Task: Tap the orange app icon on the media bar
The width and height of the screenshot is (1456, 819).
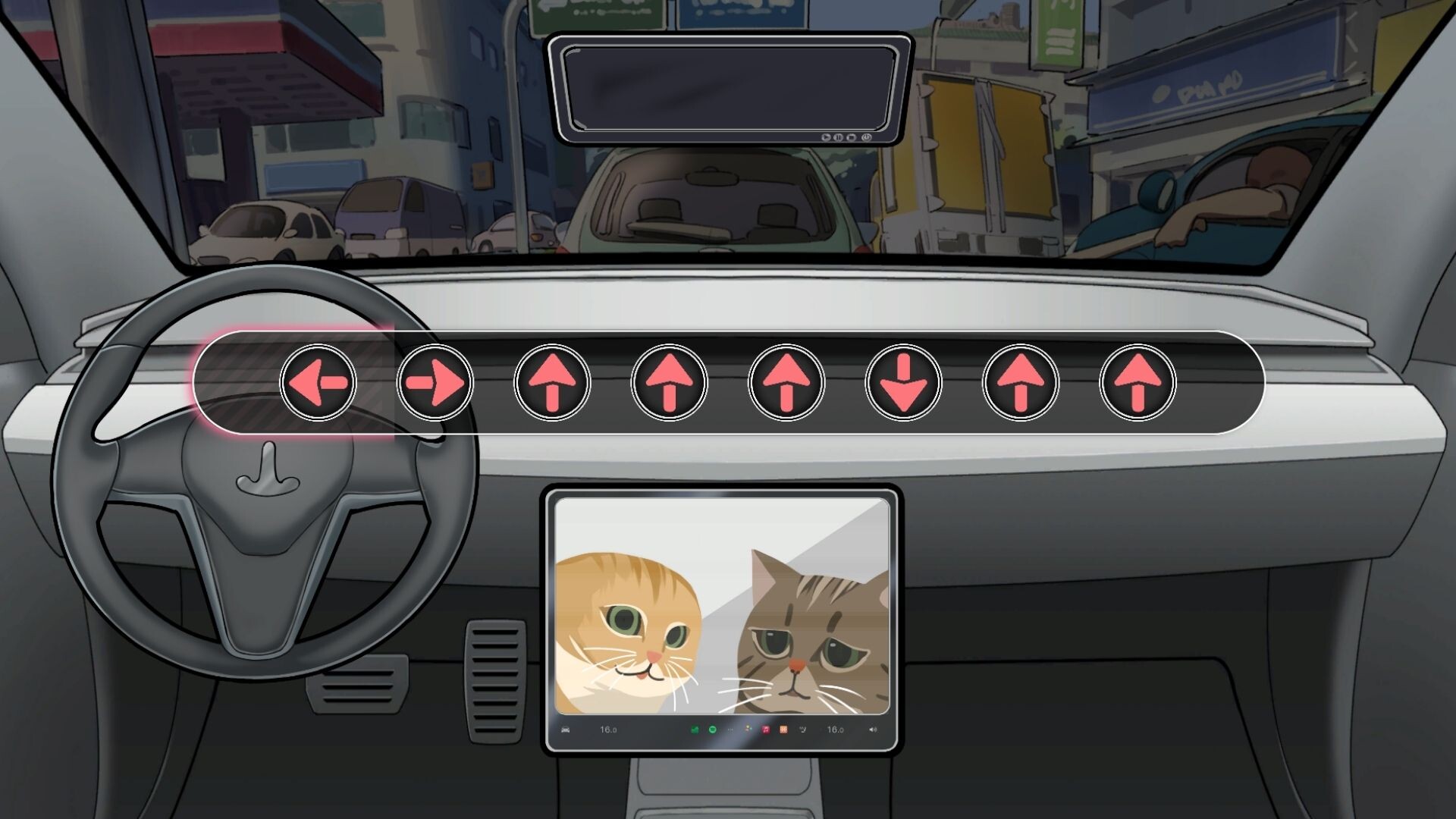Action: [x=783, y=729]
